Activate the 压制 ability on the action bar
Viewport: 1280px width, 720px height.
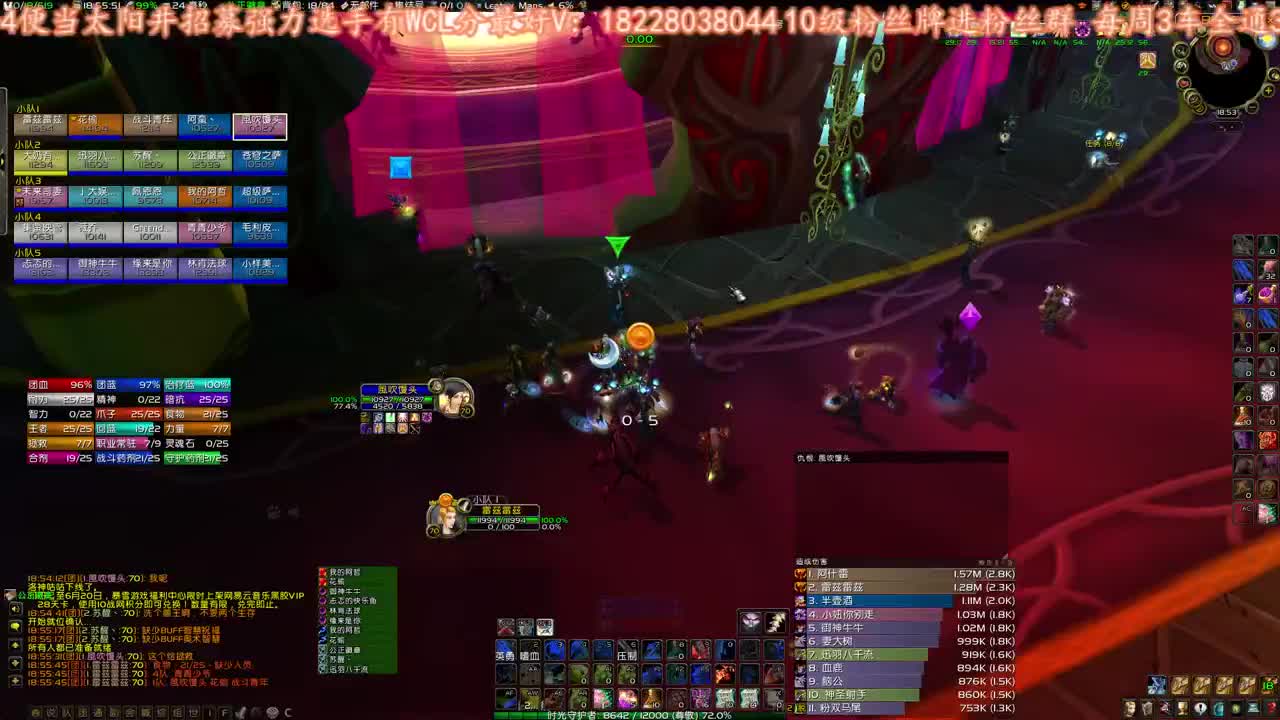pyautogui.click(x=628, y=654)
